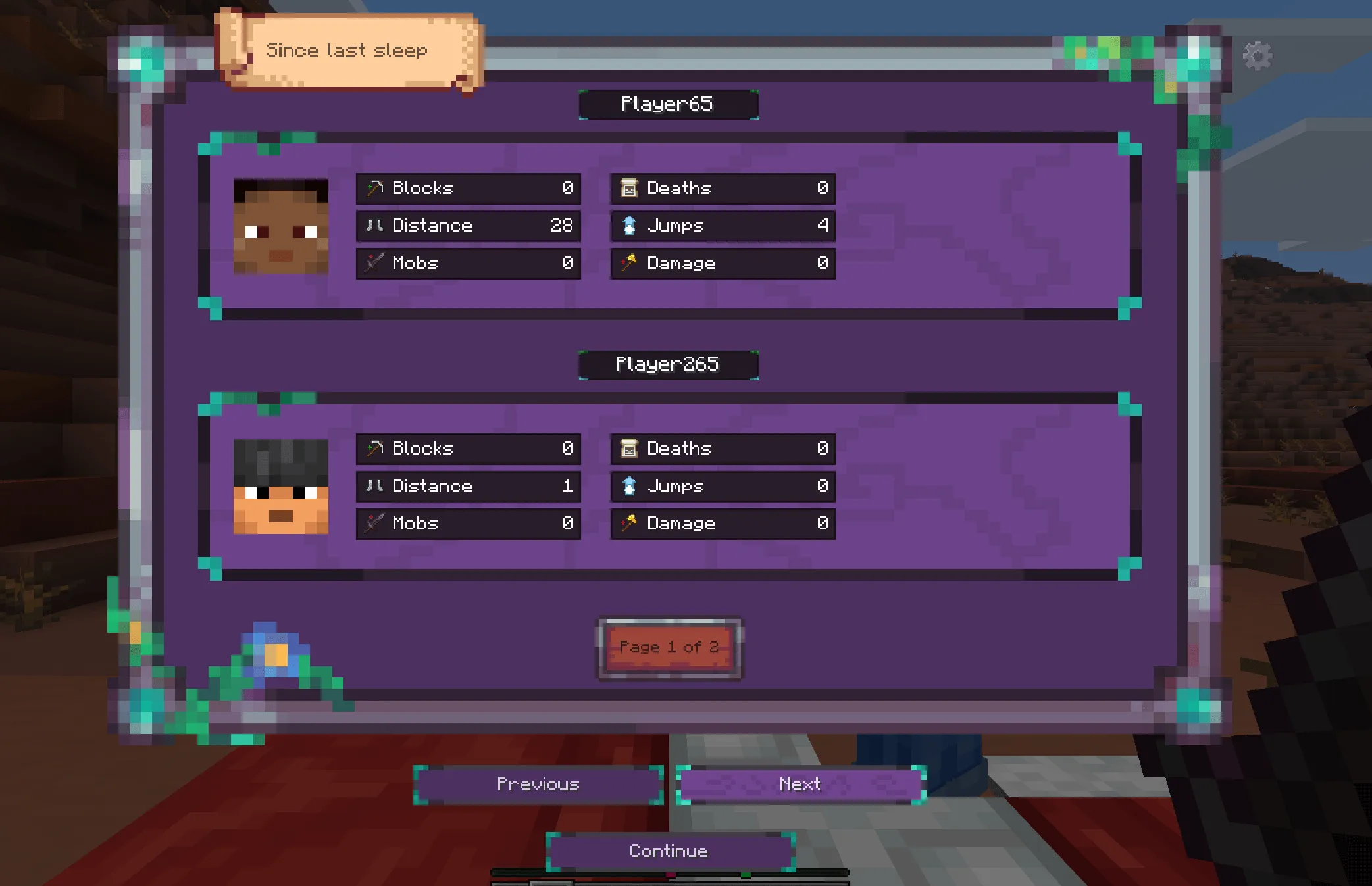The height and width of the screenshot is (886, 1372).
Task: Click the Jumps icon for Player265
Action: (x=629, y=486)
